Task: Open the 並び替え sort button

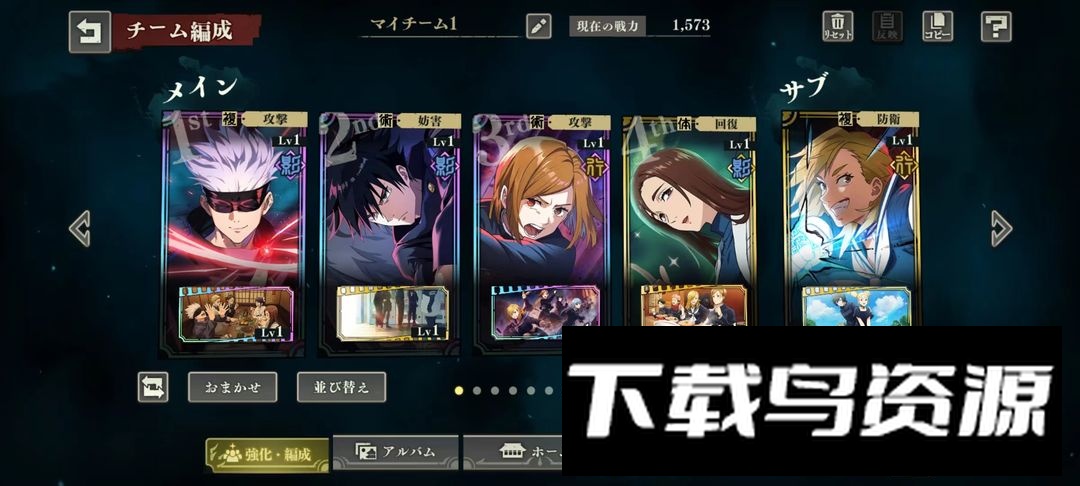Action: (341, 387)
